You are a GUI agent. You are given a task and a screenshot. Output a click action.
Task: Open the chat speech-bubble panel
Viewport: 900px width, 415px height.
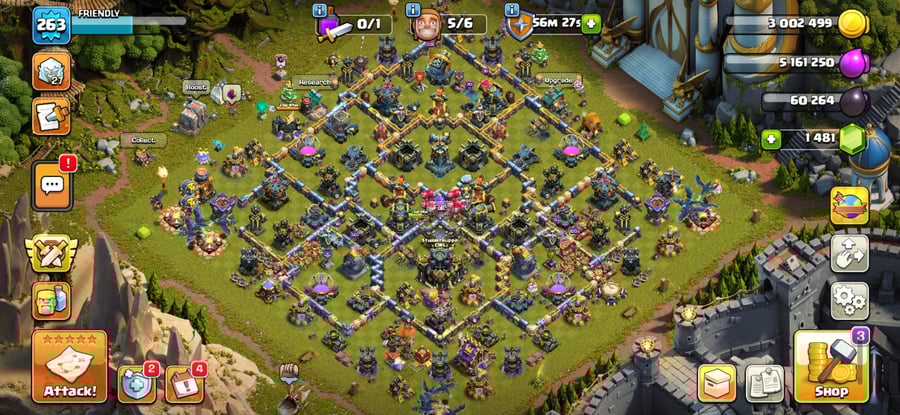[x=51, y=187]
